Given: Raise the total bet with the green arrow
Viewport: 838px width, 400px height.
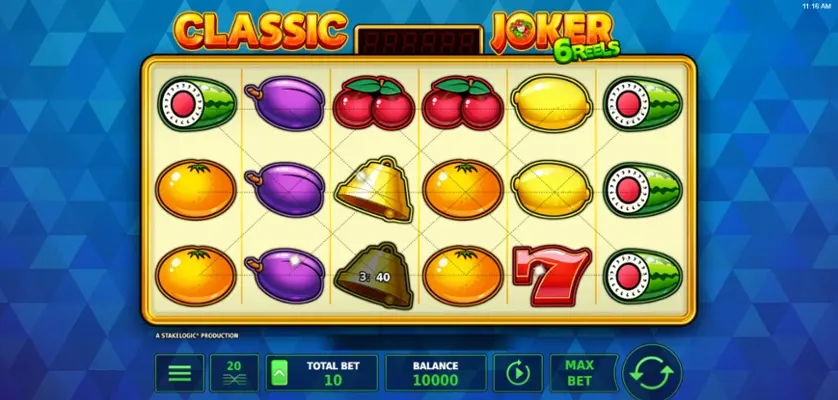Looking at the screenshot, I should [279, 373].
